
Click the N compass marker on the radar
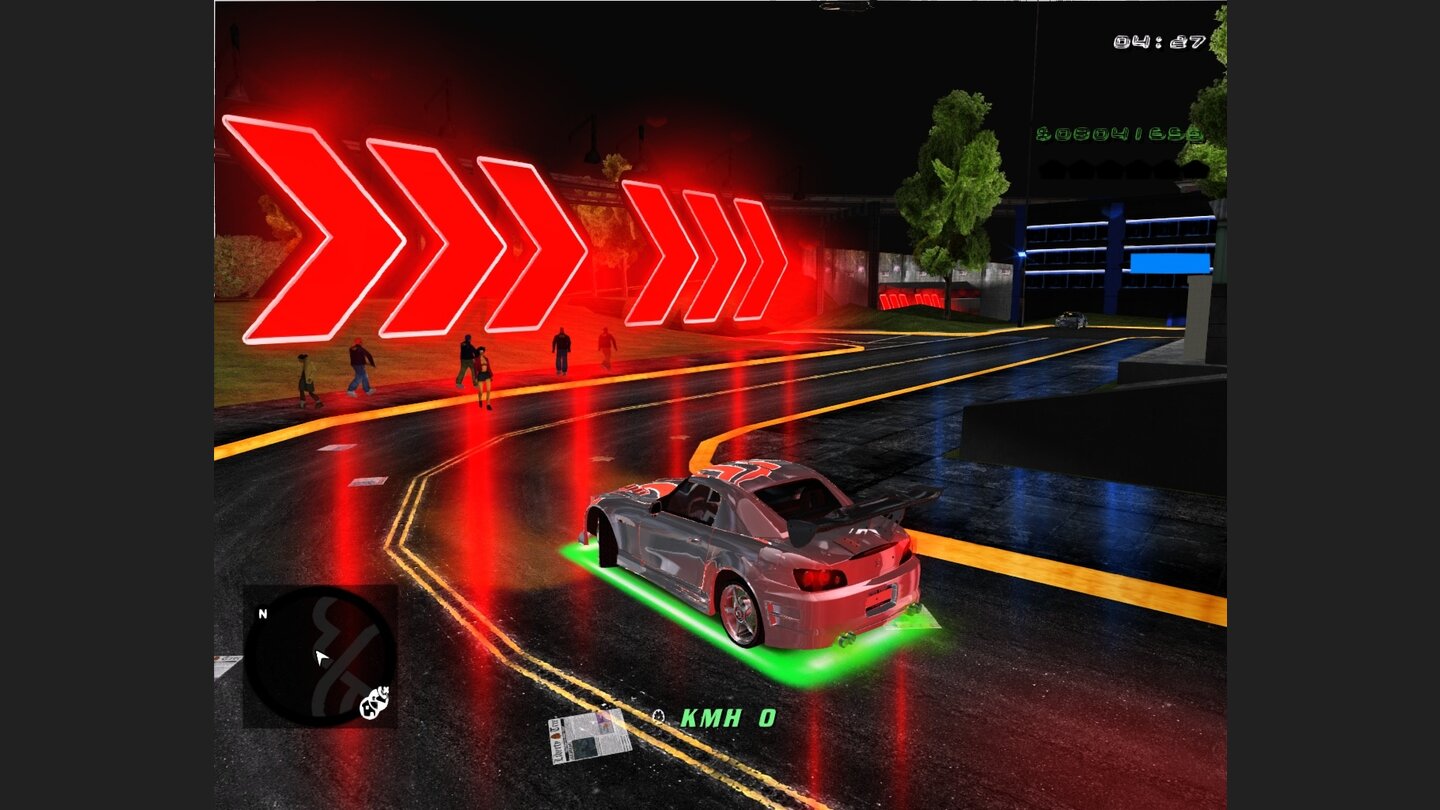coord(263,613)
